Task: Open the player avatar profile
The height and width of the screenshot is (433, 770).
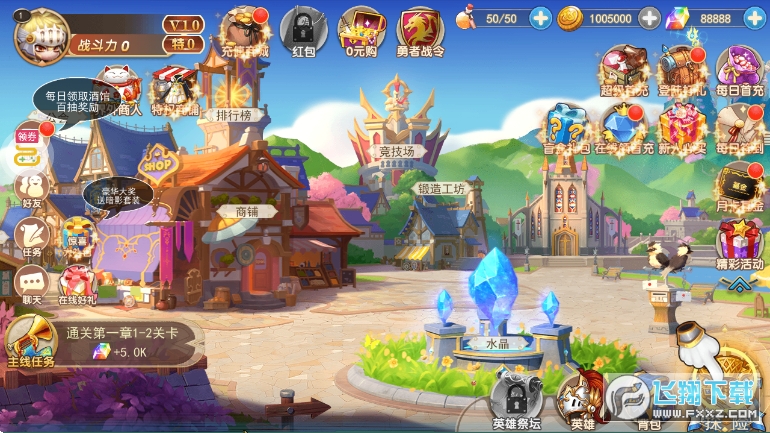Action: (x=39, y=31)
